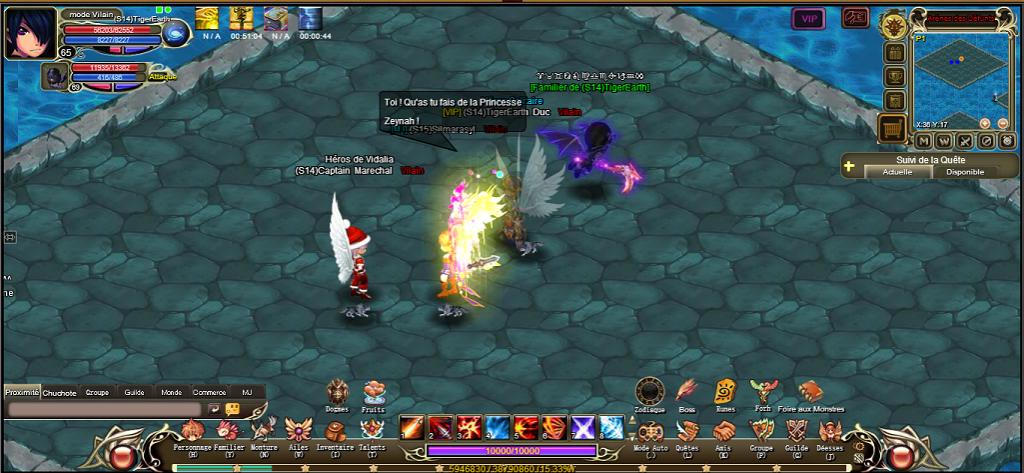The image size is (1024, 473).
Task: Open the Quêtes quest log
Action: [x=687, y=432]
